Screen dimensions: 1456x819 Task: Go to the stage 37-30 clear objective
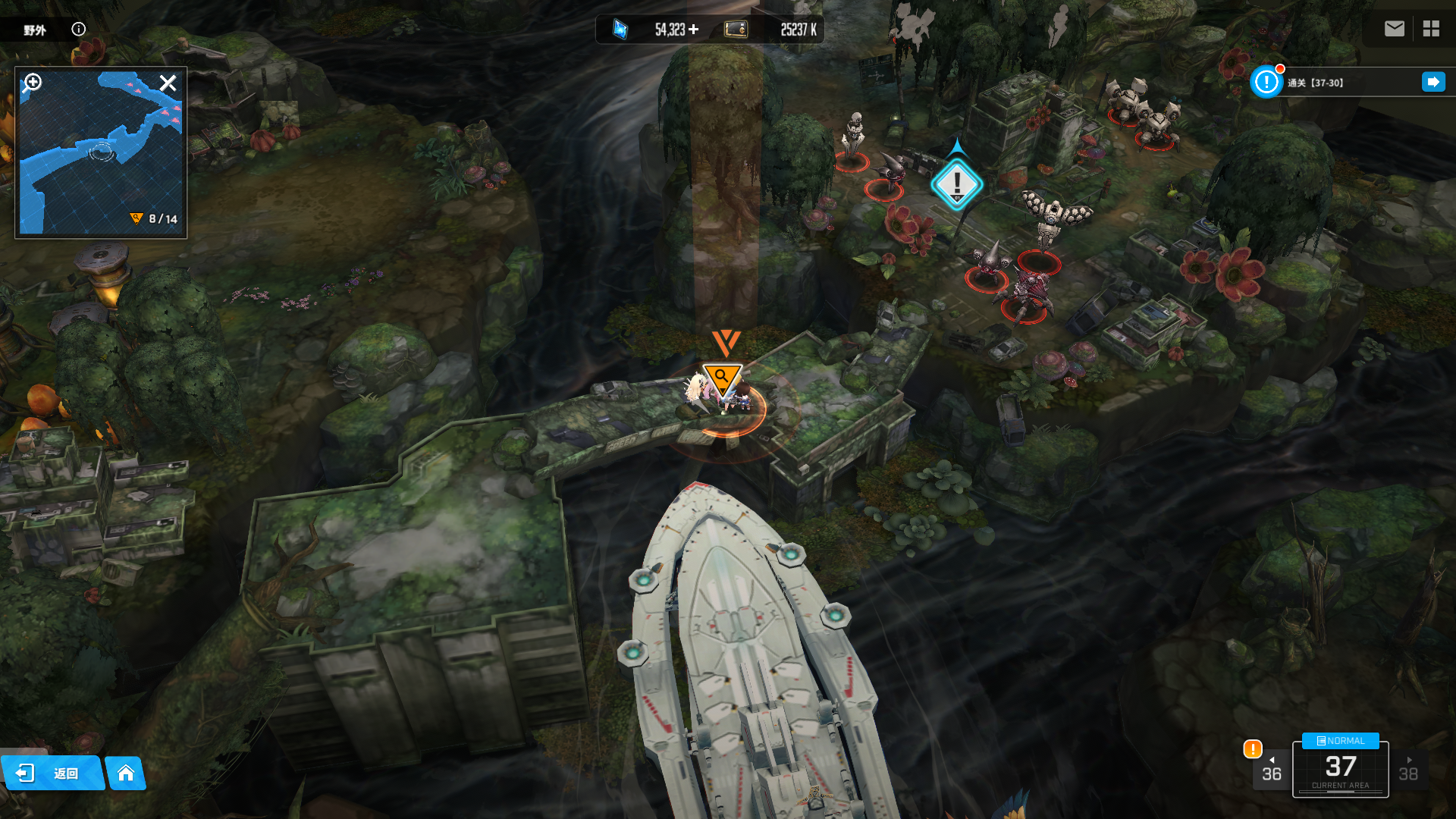pos(1433,82)
